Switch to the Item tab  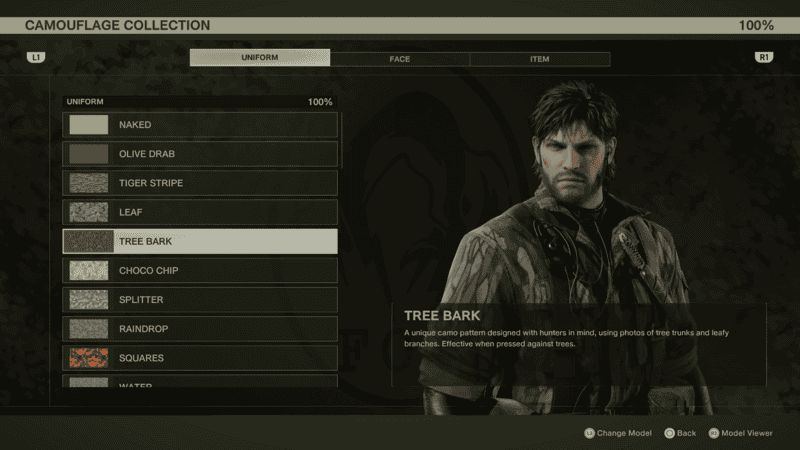point(540,59)
